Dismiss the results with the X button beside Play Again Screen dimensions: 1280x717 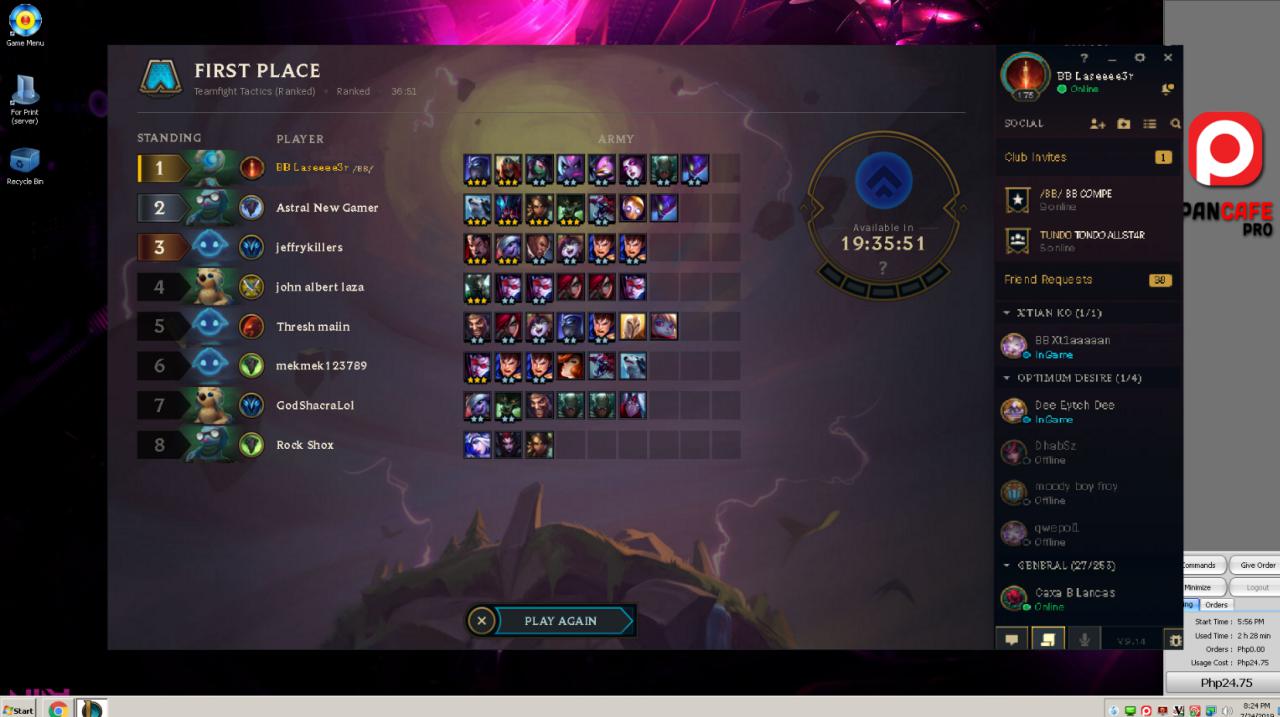coord(481,621)
